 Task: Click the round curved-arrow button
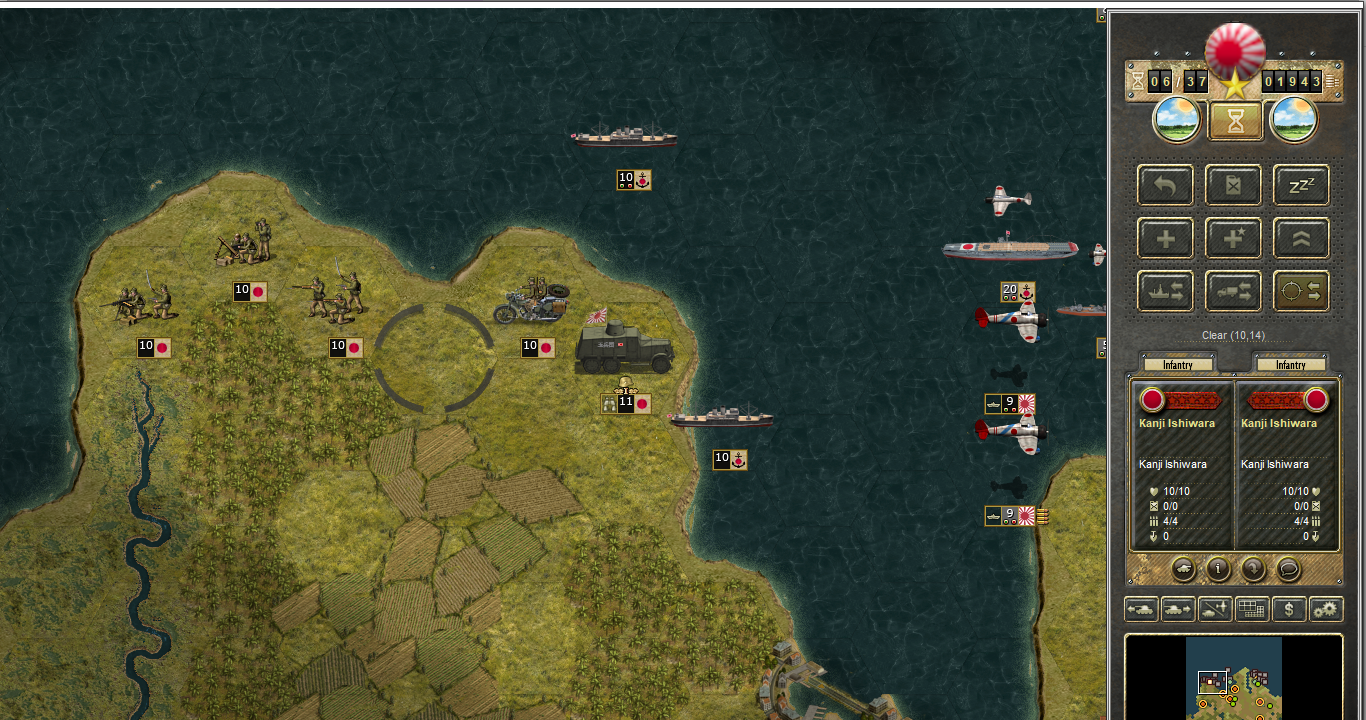pos(1253,569)
